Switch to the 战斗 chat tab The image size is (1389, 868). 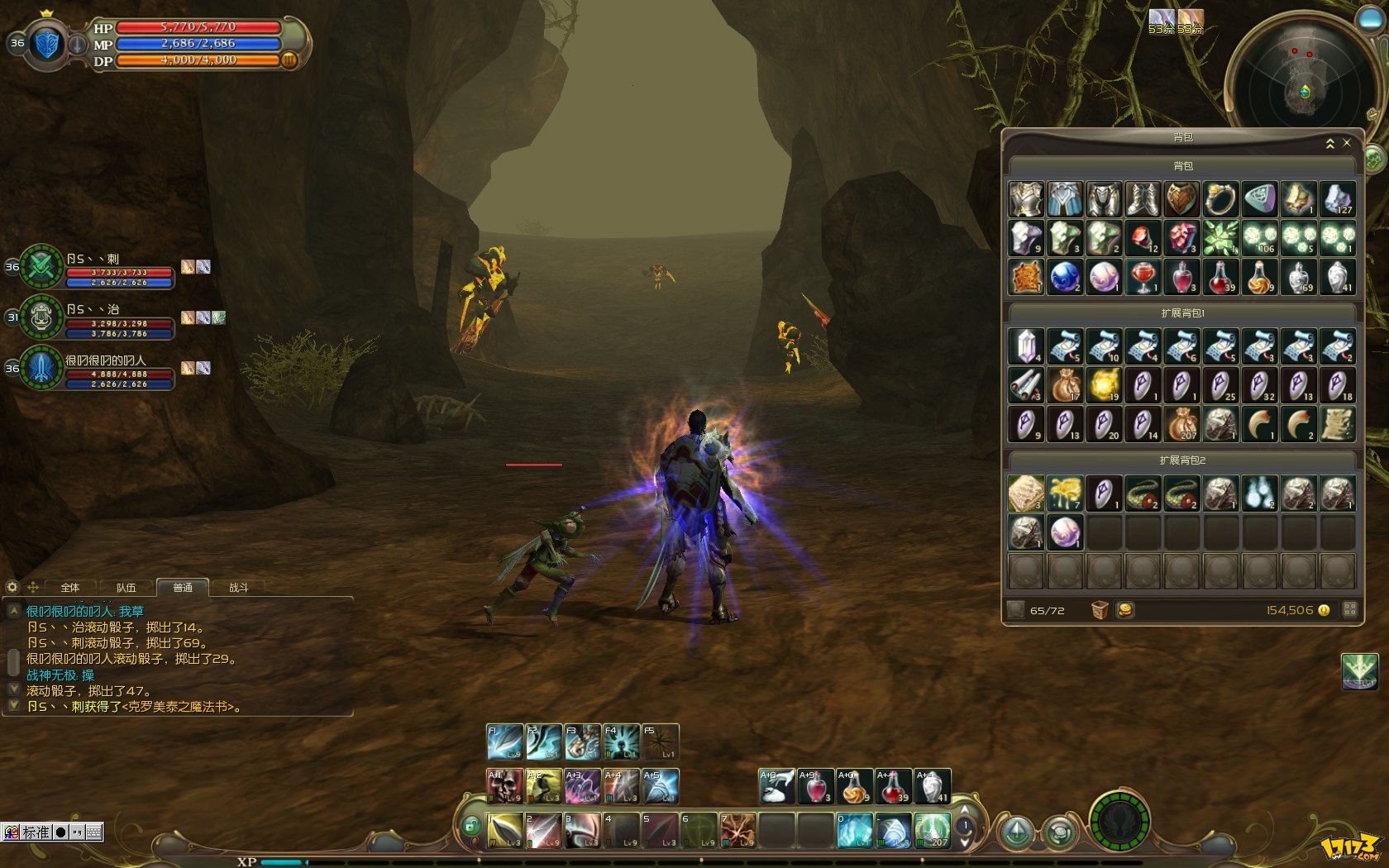pos(238,589)
